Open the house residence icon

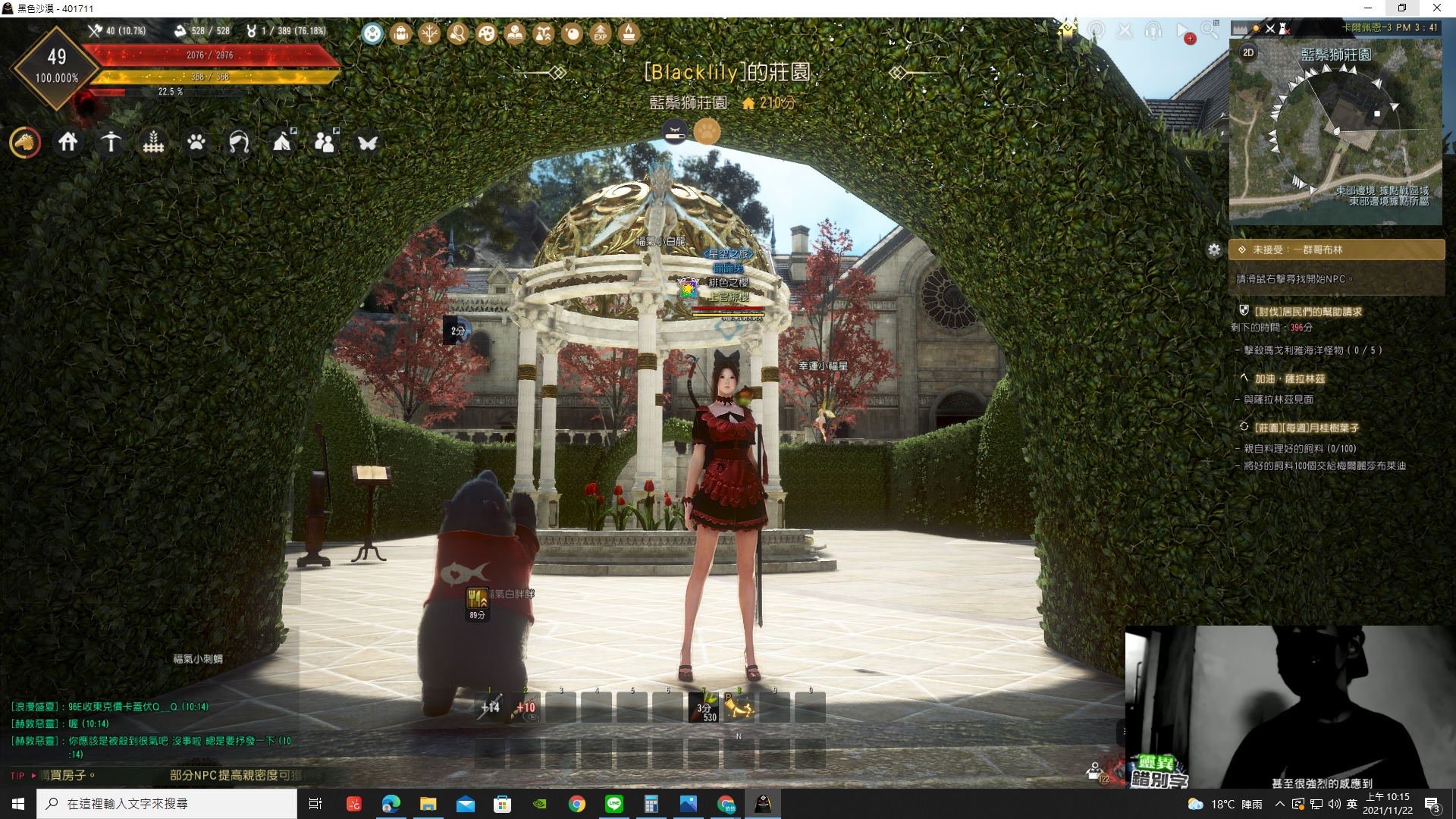(68, 142)
